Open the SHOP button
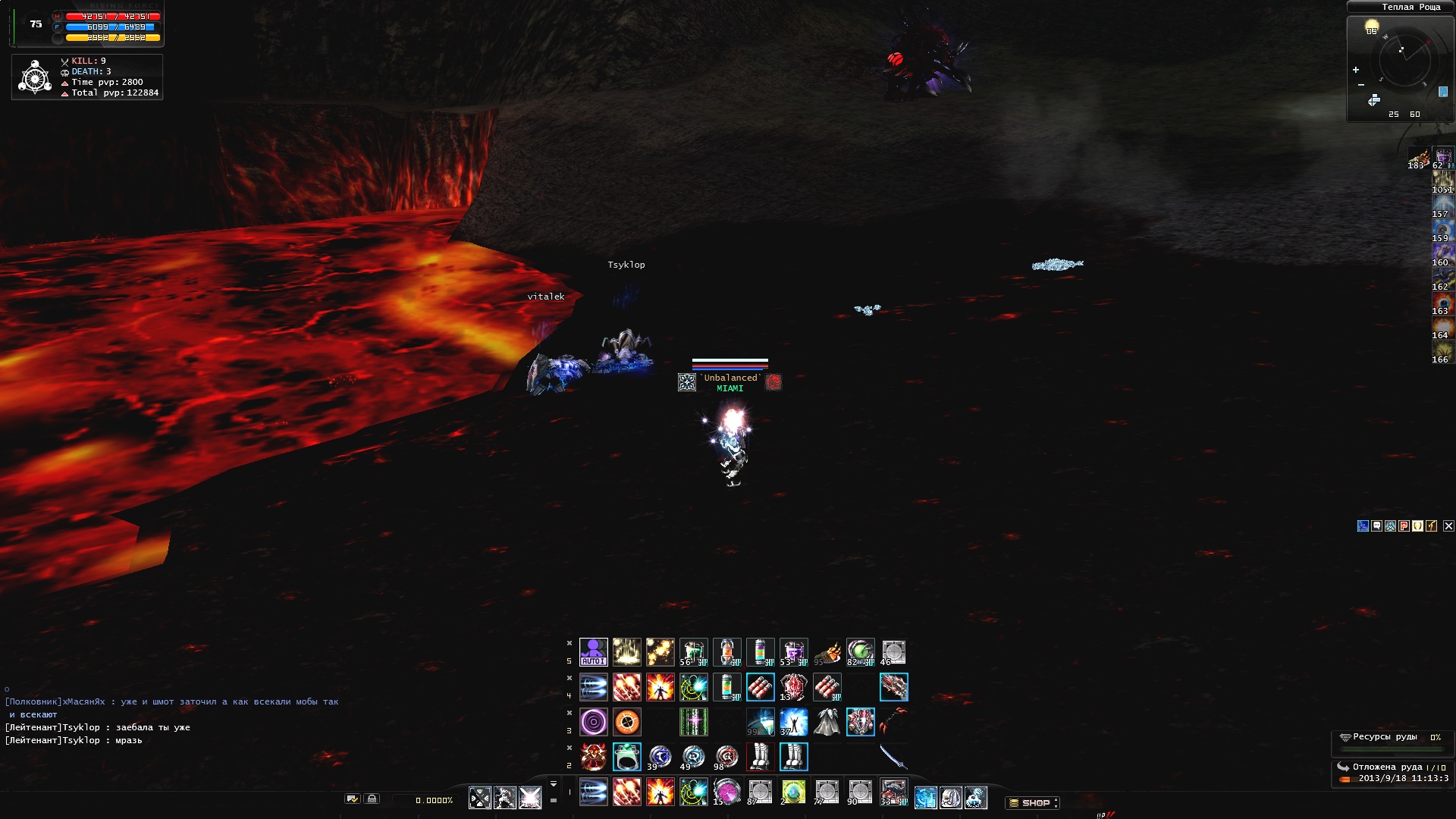The image size is (1456, 819). point(1034,802)
